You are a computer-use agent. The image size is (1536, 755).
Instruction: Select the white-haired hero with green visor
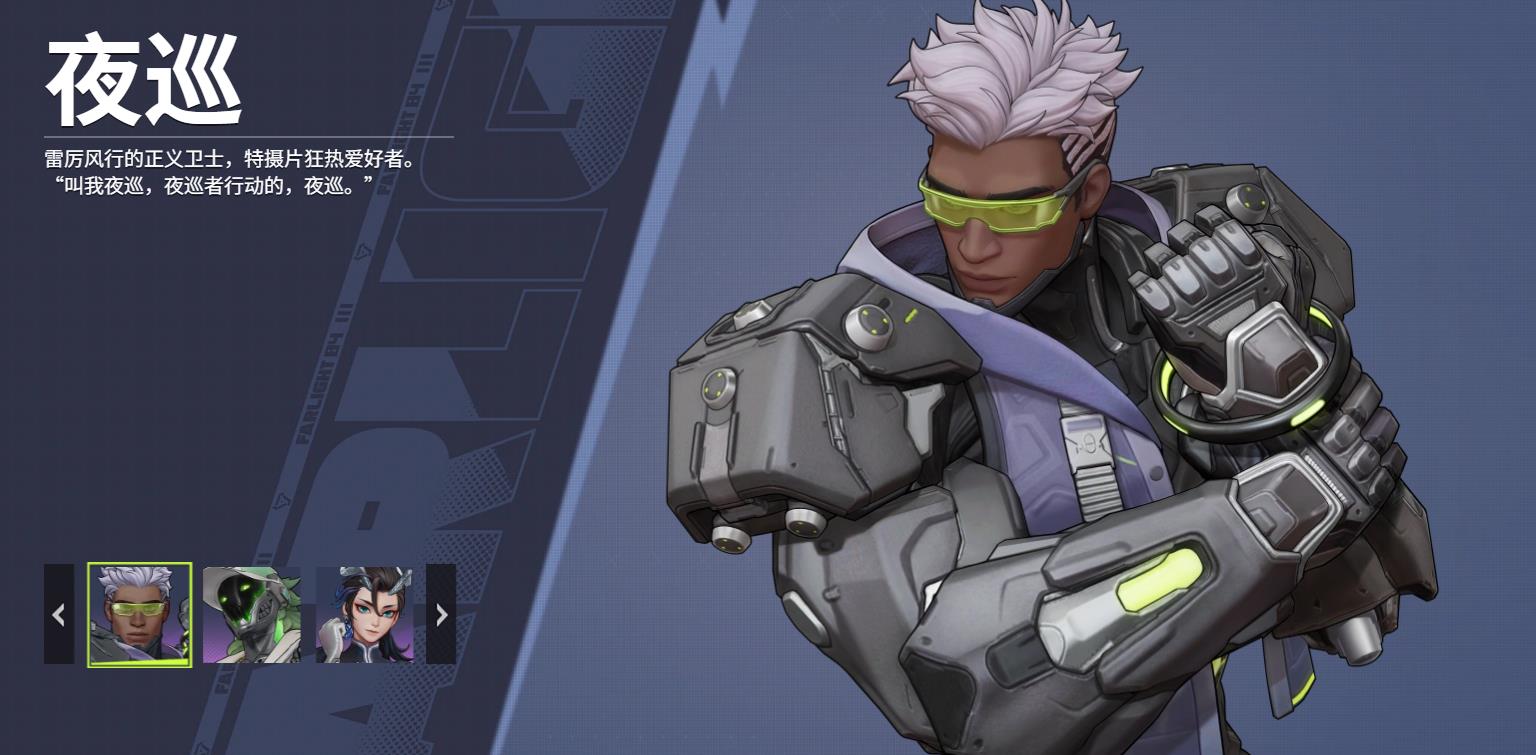(139, 614)
